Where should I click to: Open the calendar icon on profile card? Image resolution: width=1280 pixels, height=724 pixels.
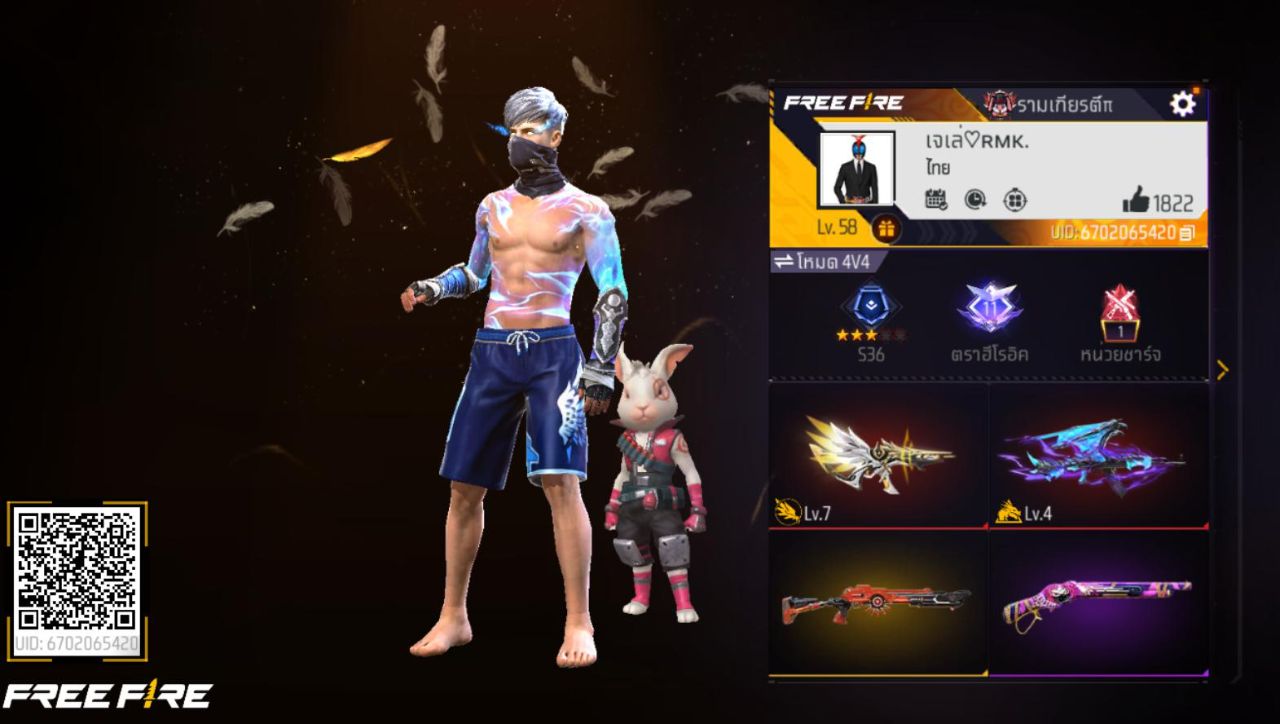coord(935,201)
